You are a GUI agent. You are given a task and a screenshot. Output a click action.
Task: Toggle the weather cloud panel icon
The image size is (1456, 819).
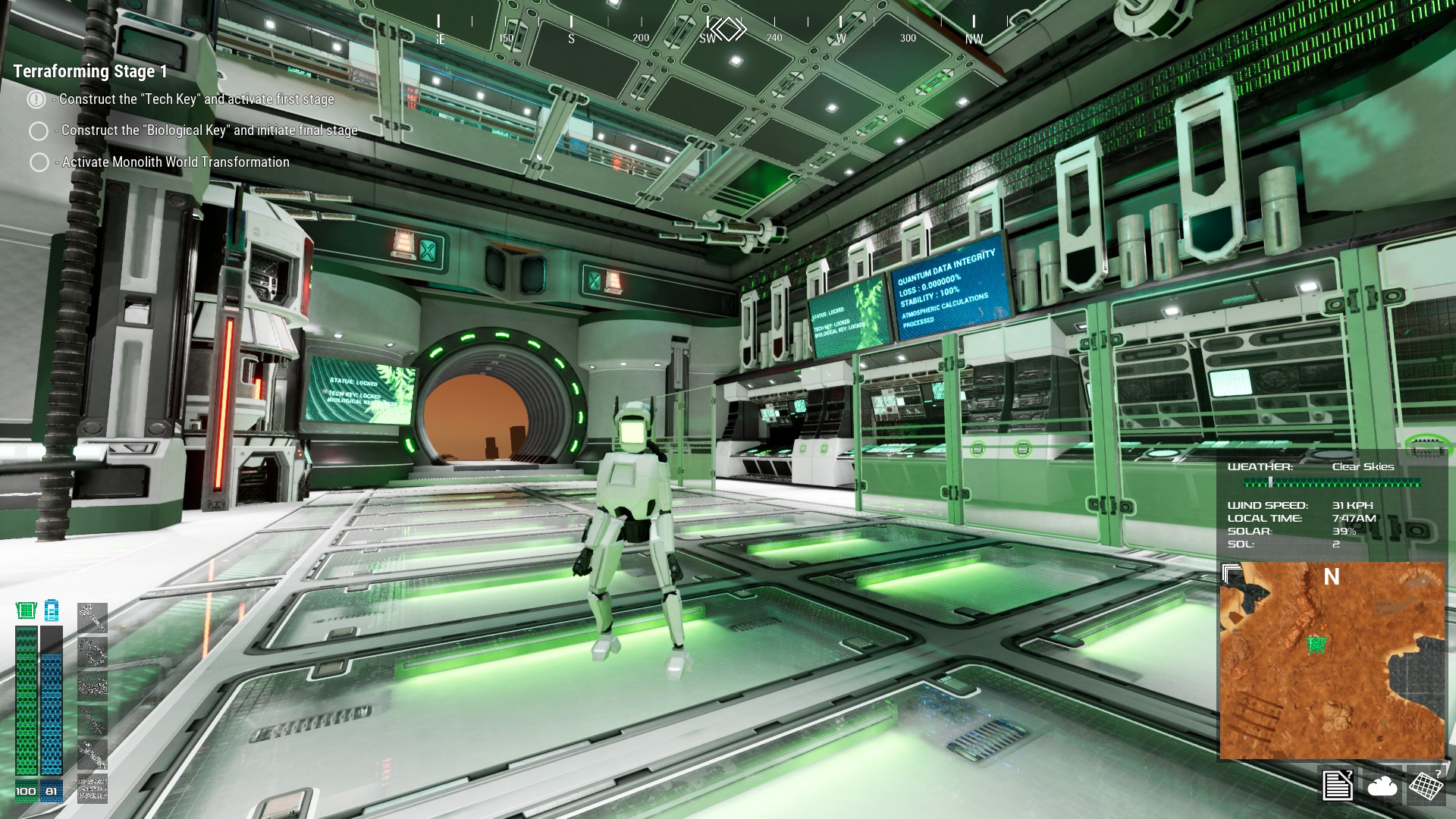[x=1382, y=786]
